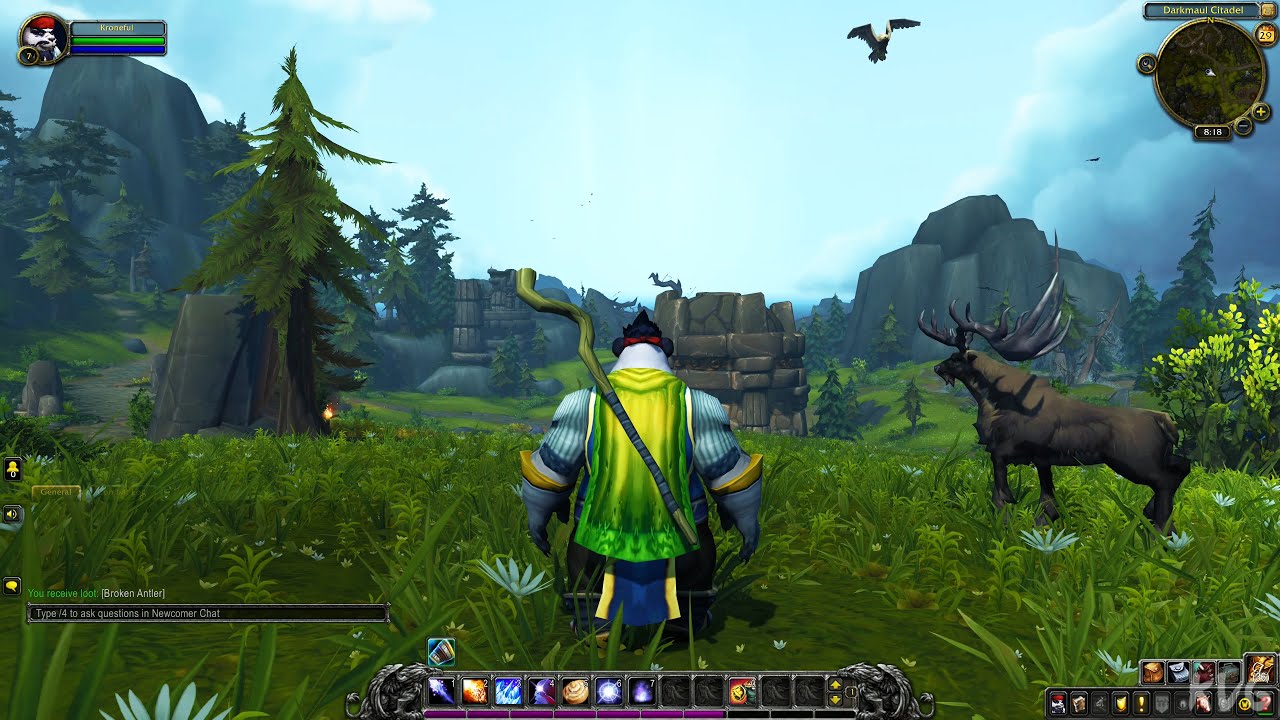Image resolution: width=1280 pixels, height=720 pixels.
Task: Open the spellbook from the micro menu
Action: [1079, 703]
